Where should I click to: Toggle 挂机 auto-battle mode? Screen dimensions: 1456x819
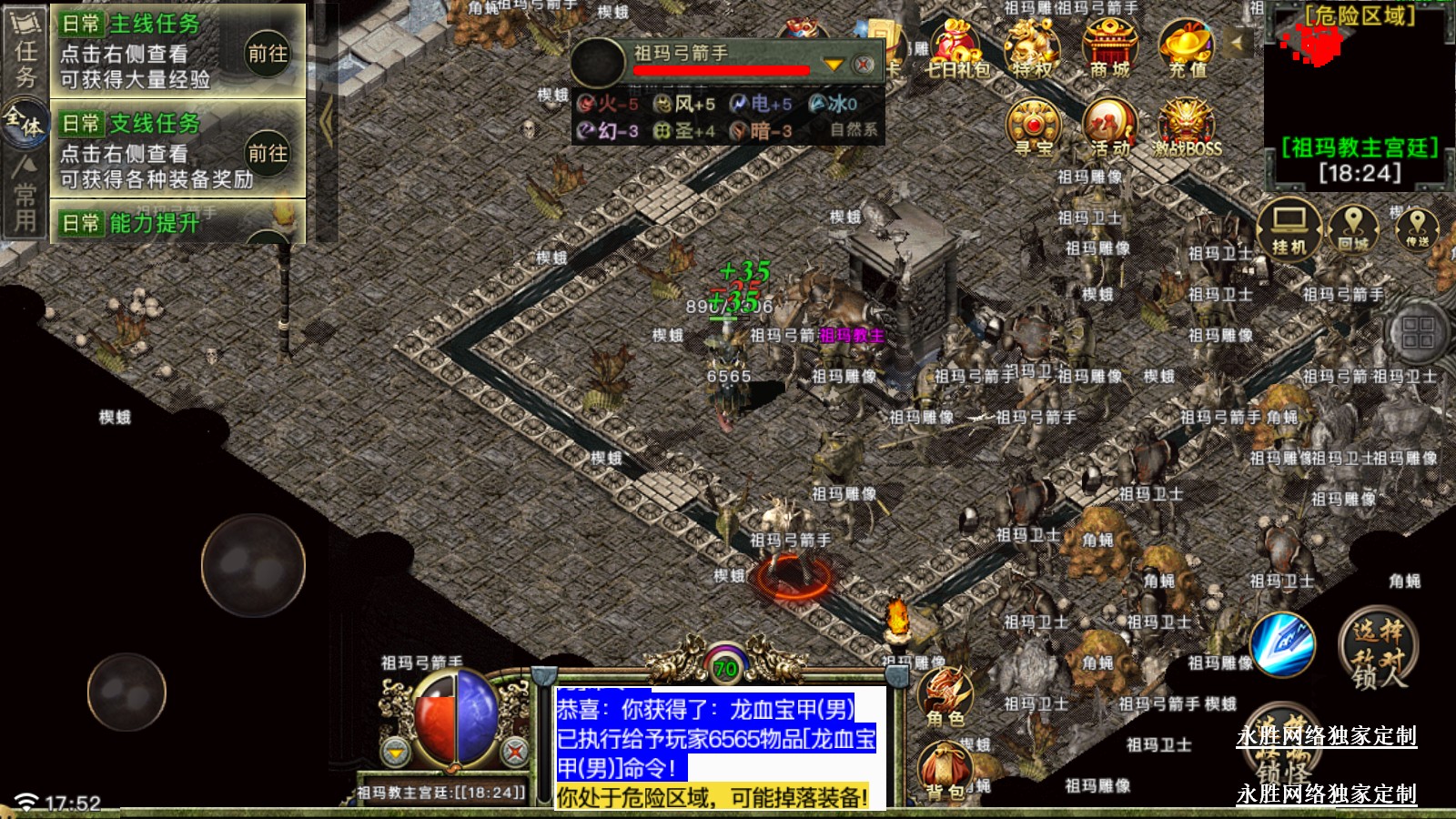coord(1289,227)
